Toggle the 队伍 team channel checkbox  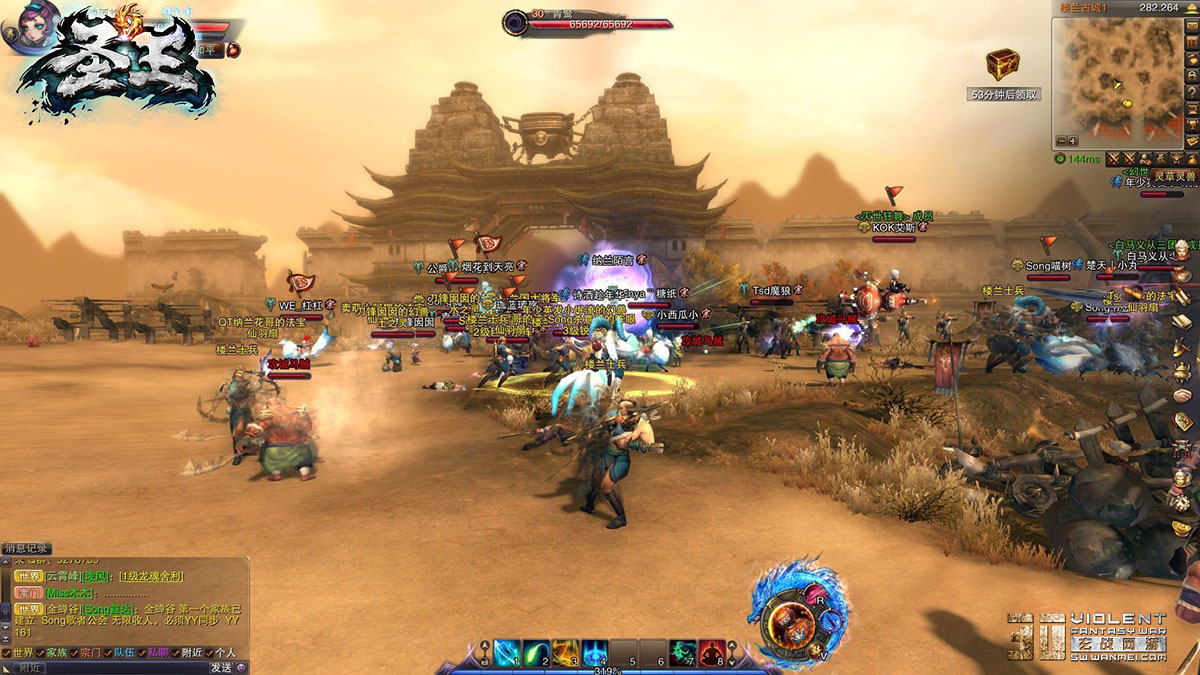106,653
